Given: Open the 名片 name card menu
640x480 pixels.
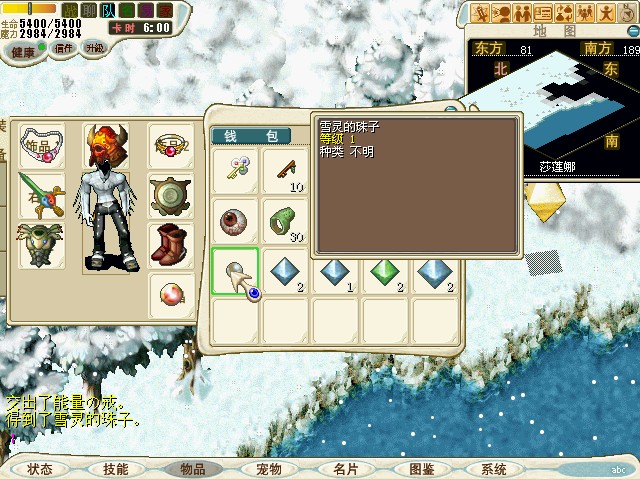Looking at the screenshot, I should (x=345, y=469).
